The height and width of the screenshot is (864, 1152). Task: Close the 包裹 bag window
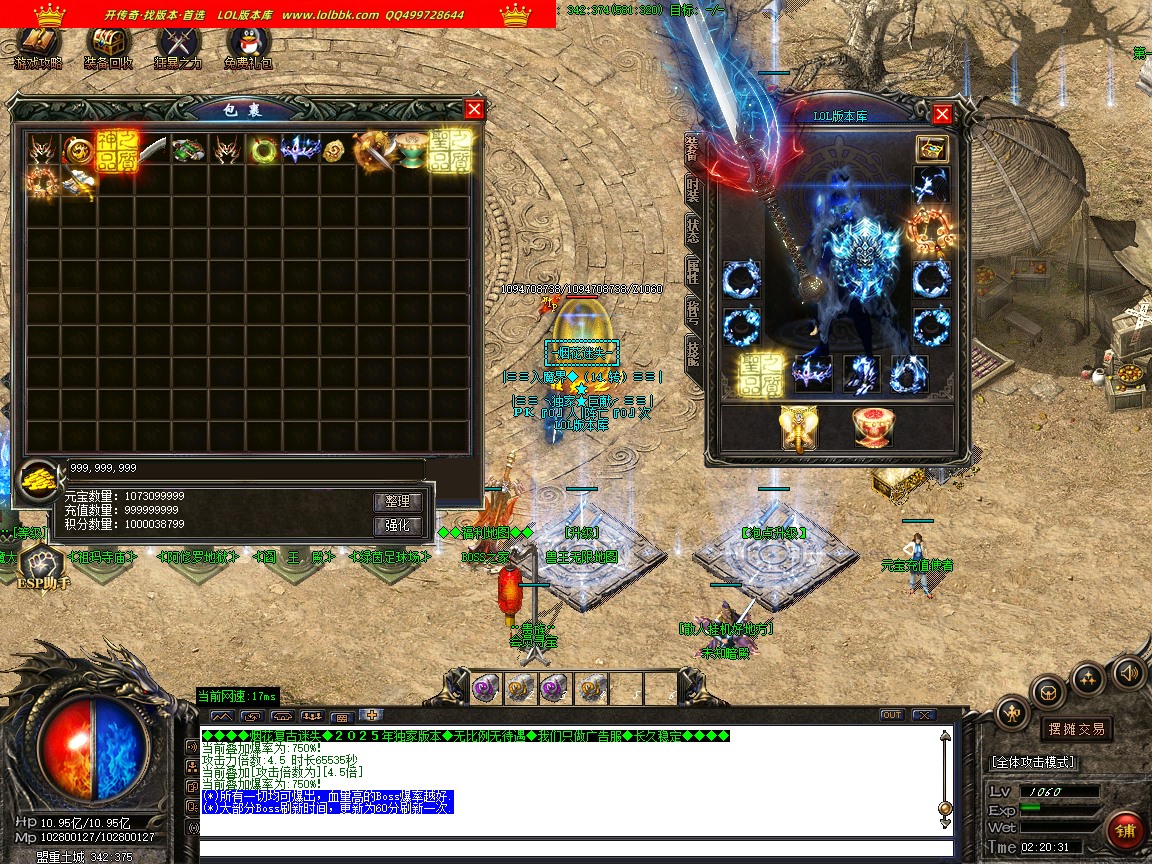click(x=474, y=110)
